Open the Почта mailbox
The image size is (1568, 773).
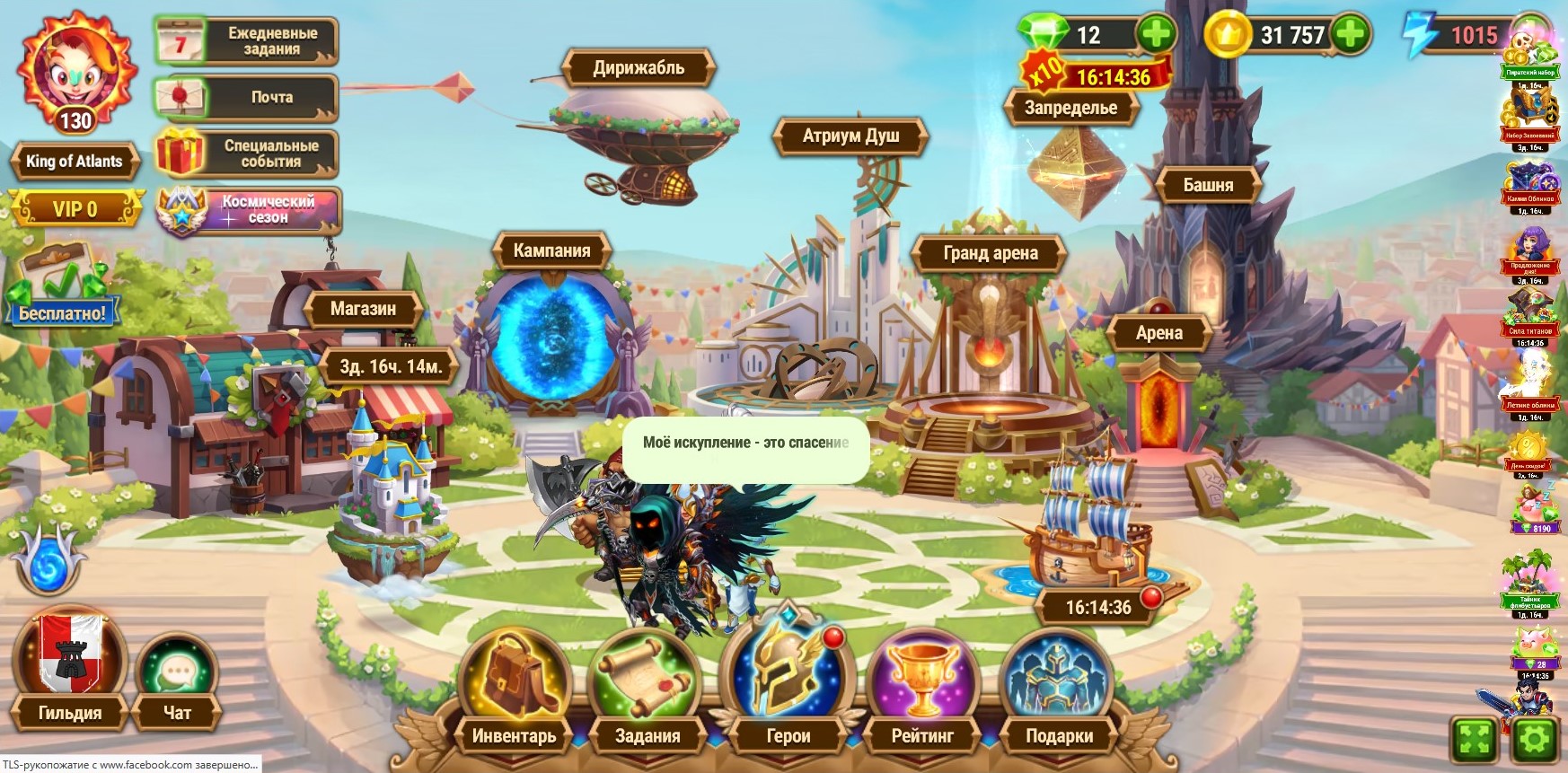[246, 97]
